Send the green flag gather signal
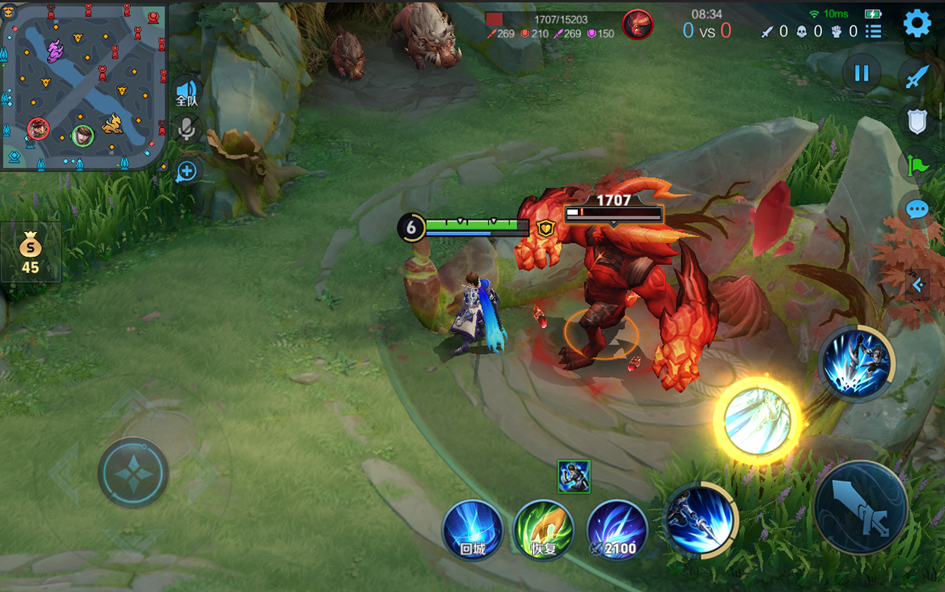Image resolution: width=945 pixels, height=592 pixels. [x=917, y=165]
